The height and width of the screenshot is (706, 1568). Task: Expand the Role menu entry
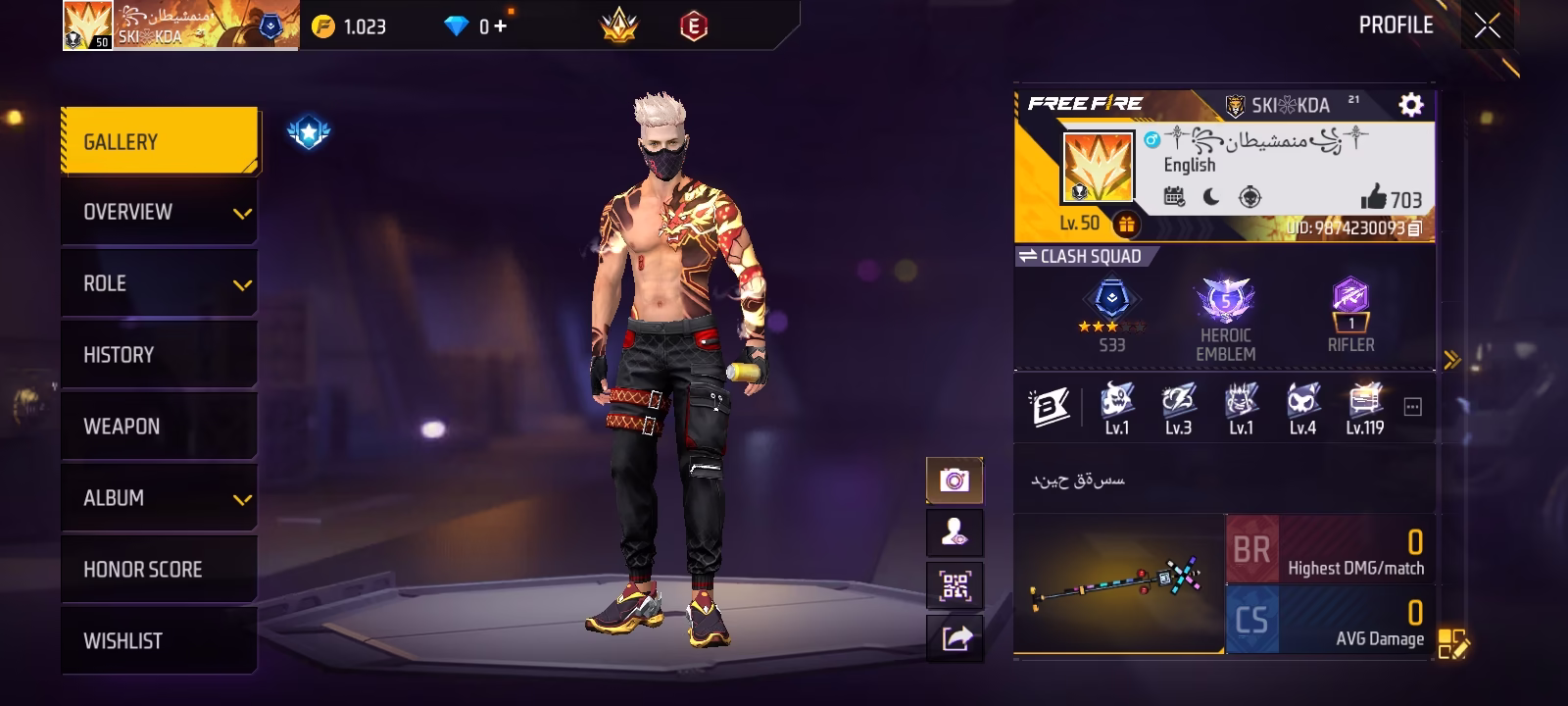pos(160,283)
